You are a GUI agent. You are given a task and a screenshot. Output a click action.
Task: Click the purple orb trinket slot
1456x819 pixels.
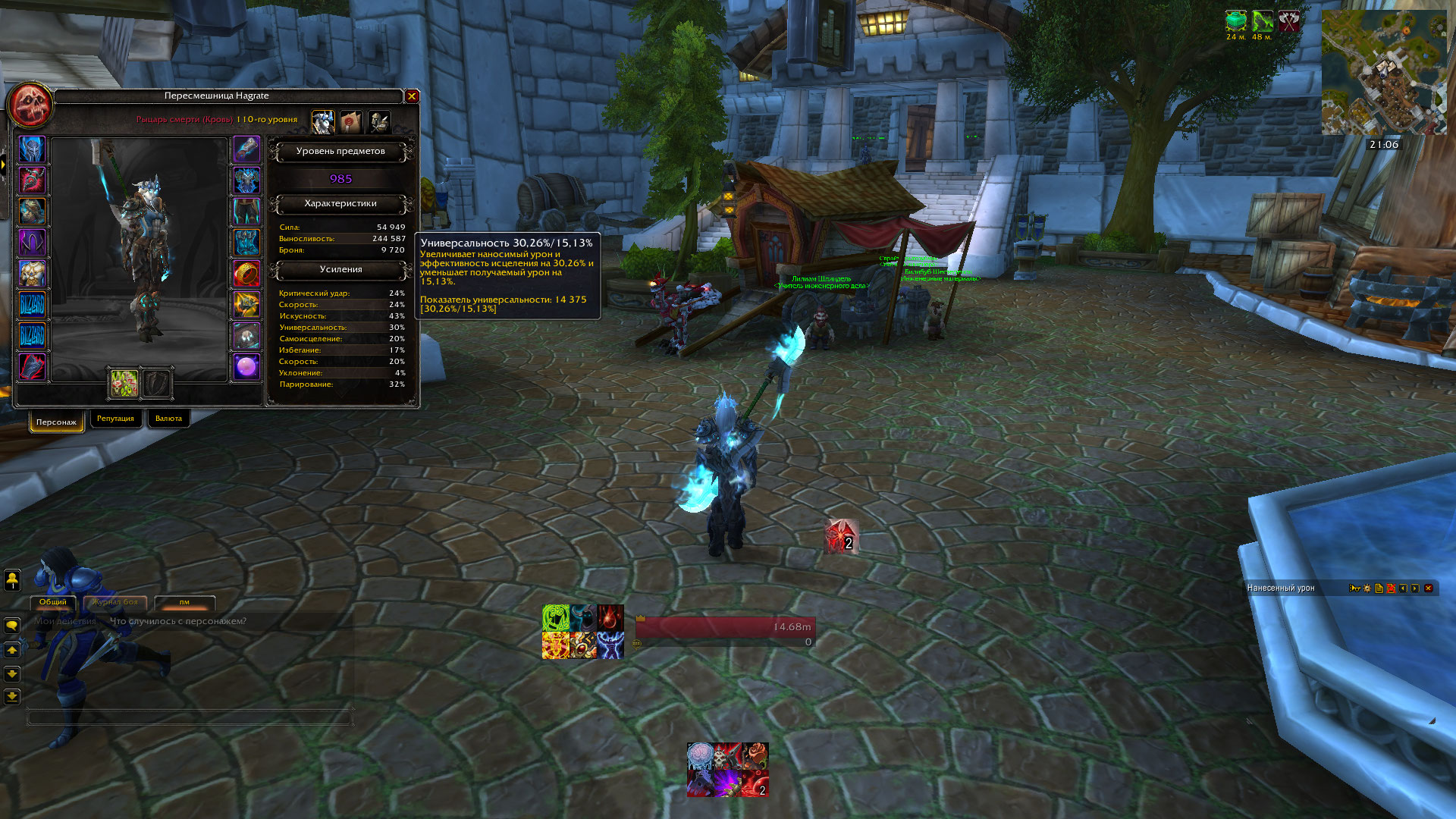pyautogui.click(x=246, y=367)
